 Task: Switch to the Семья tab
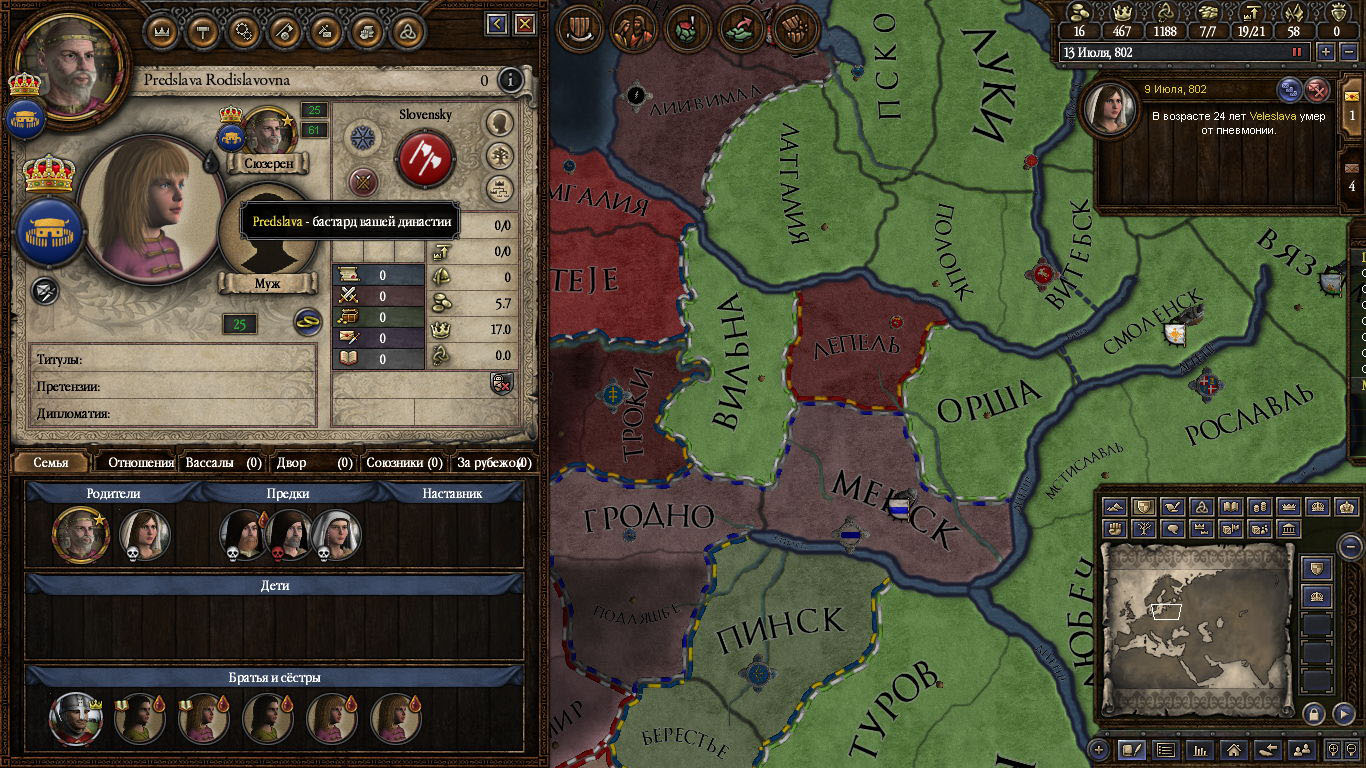tap(51, 463)
